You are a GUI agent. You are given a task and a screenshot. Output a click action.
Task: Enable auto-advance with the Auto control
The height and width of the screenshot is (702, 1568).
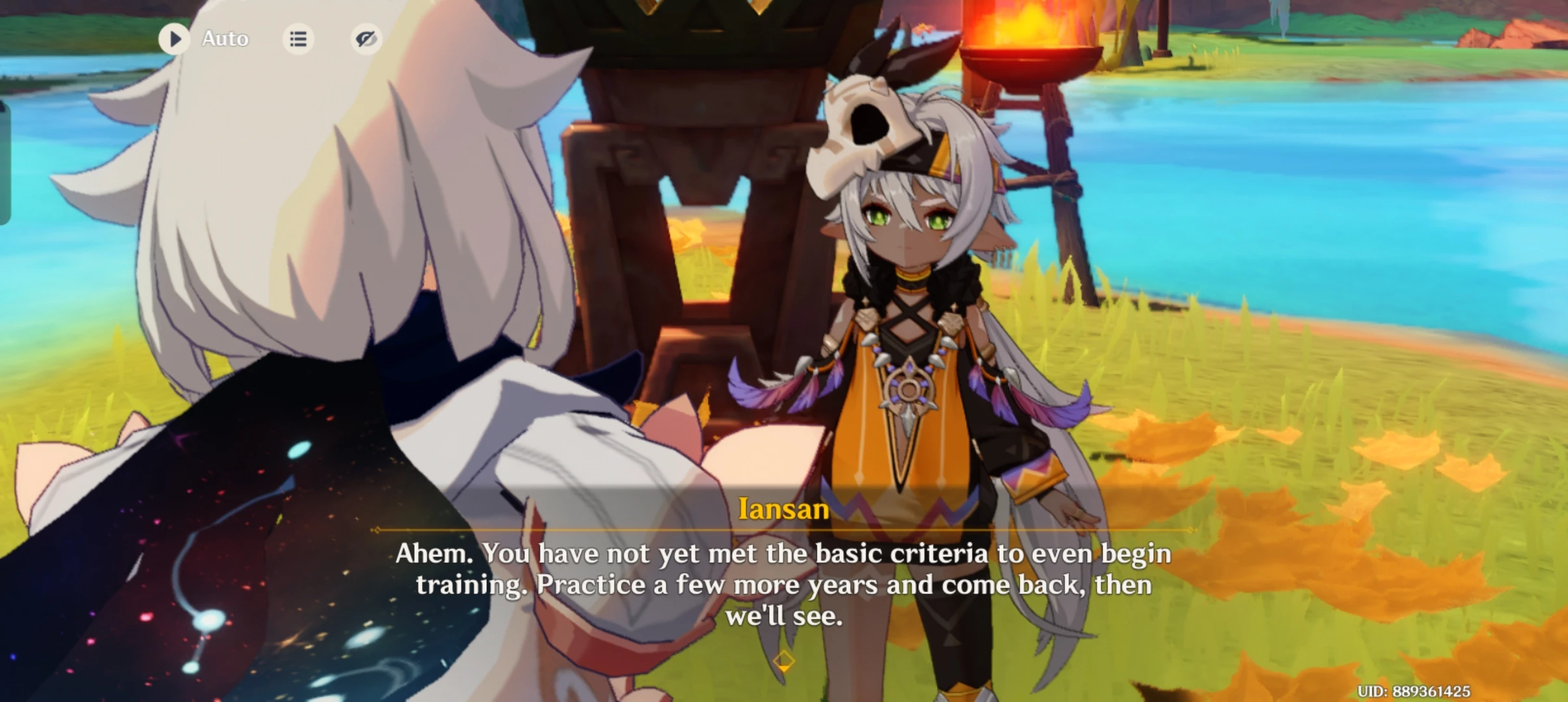coord(224,39)
